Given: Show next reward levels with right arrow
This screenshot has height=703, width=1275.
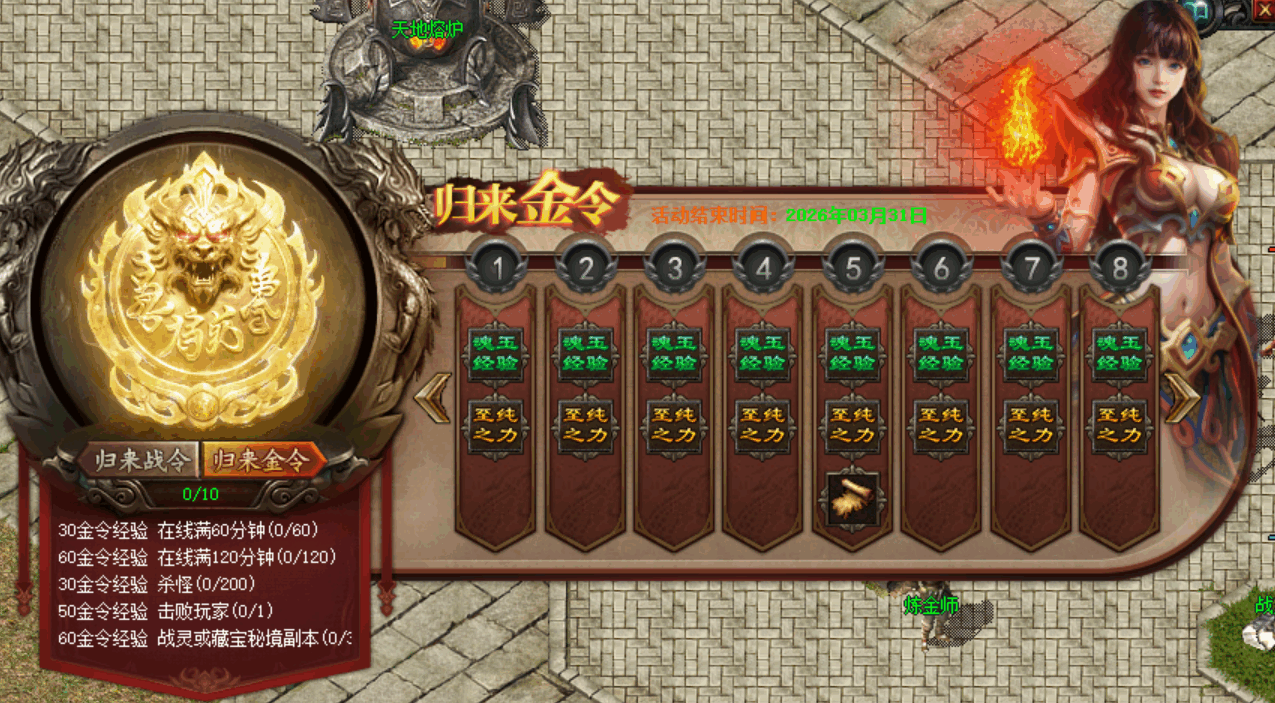Looking at the screenshot, I should point(1183,397).
